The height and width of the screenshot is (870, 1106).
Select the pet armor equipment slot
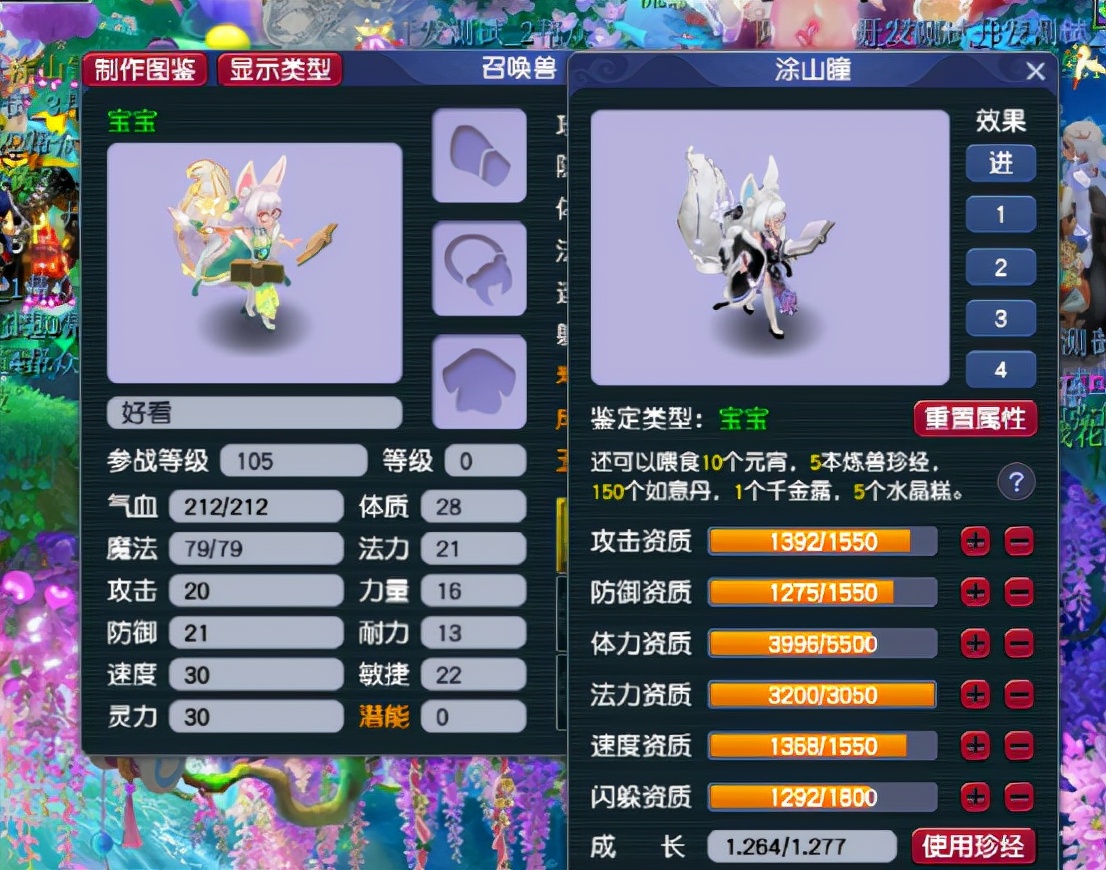click(x=479, y=382)
